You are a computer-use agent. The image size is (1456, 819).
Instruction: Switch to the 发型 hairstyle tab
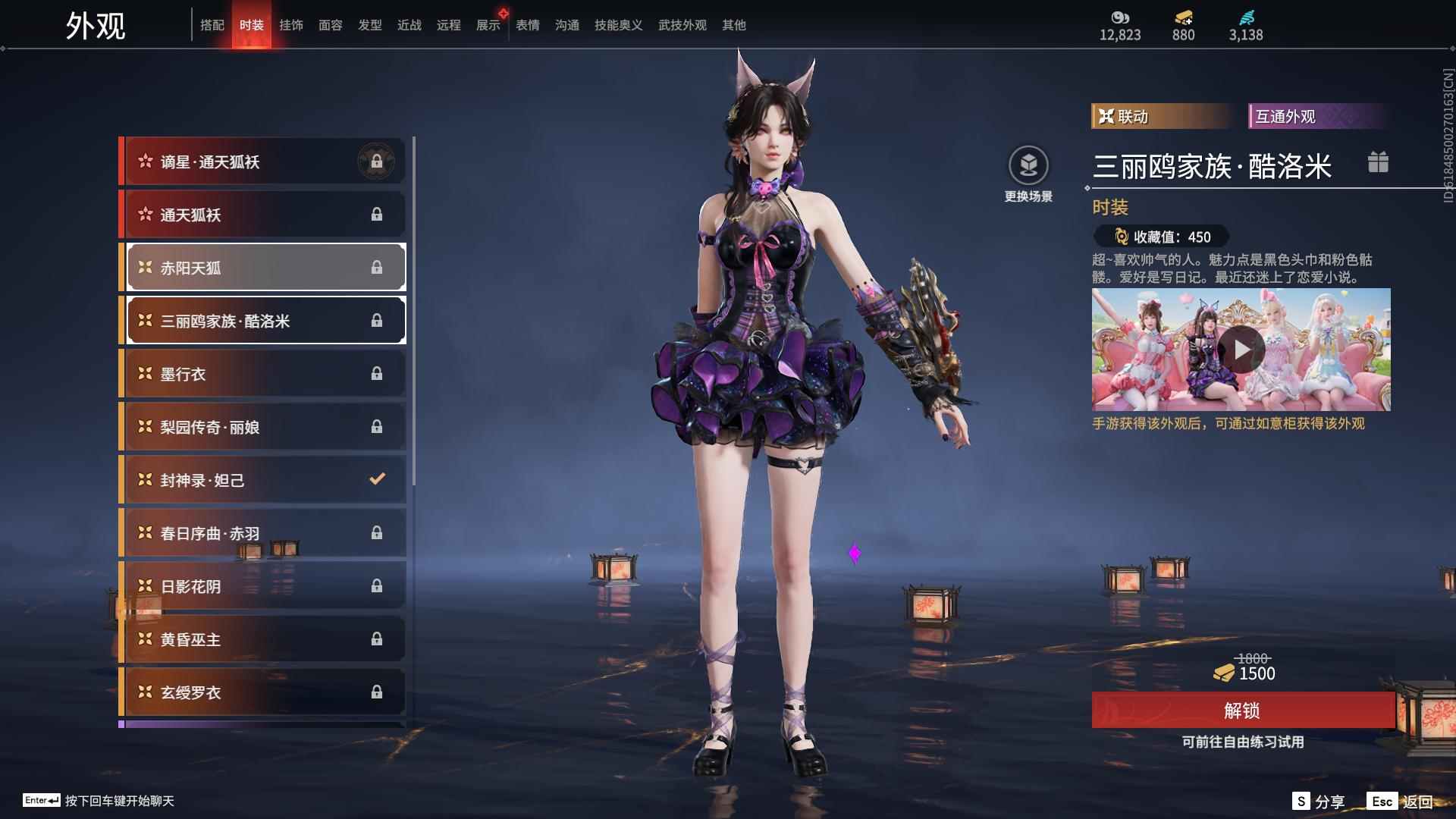(370, 24)
